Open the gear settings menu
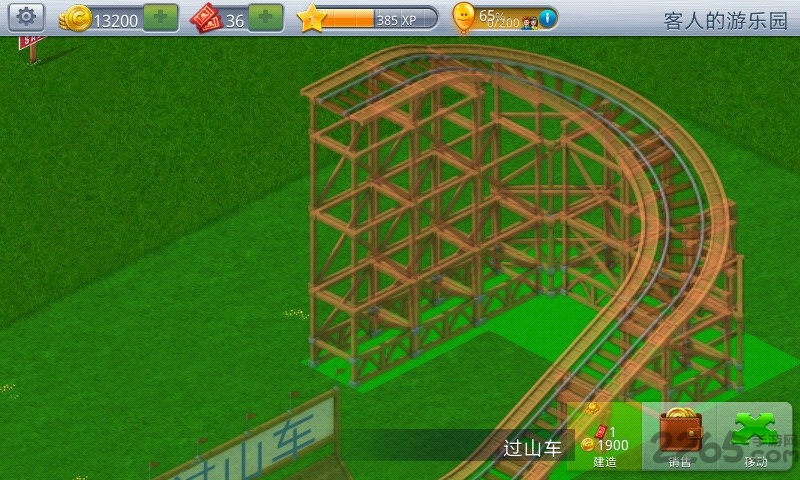This screenshot has width=800, height=480. tap(26, 17)
